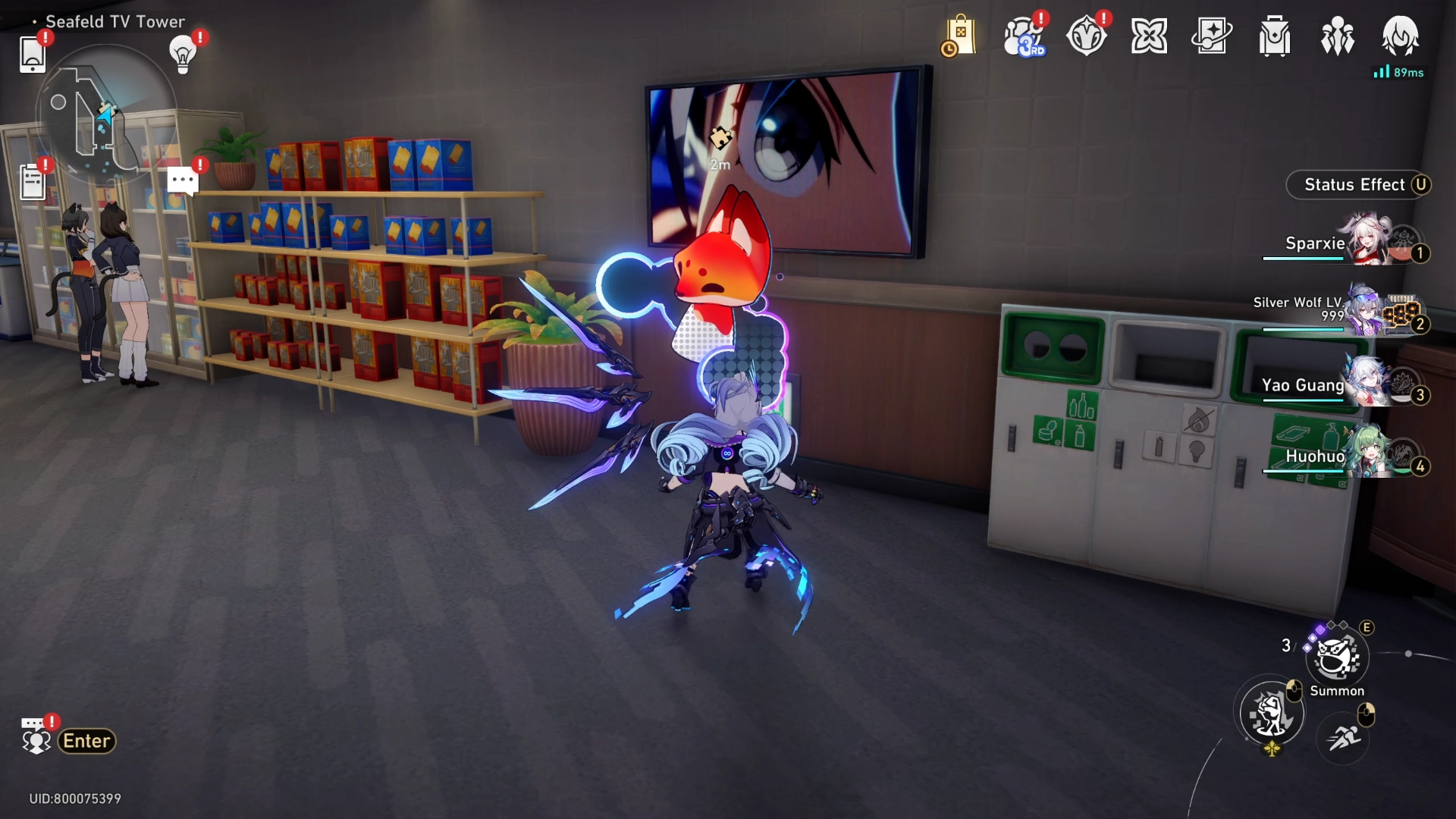Open the speech bubble messages icon
Viewport: 1456px width, 819px height.
[183, 181]
